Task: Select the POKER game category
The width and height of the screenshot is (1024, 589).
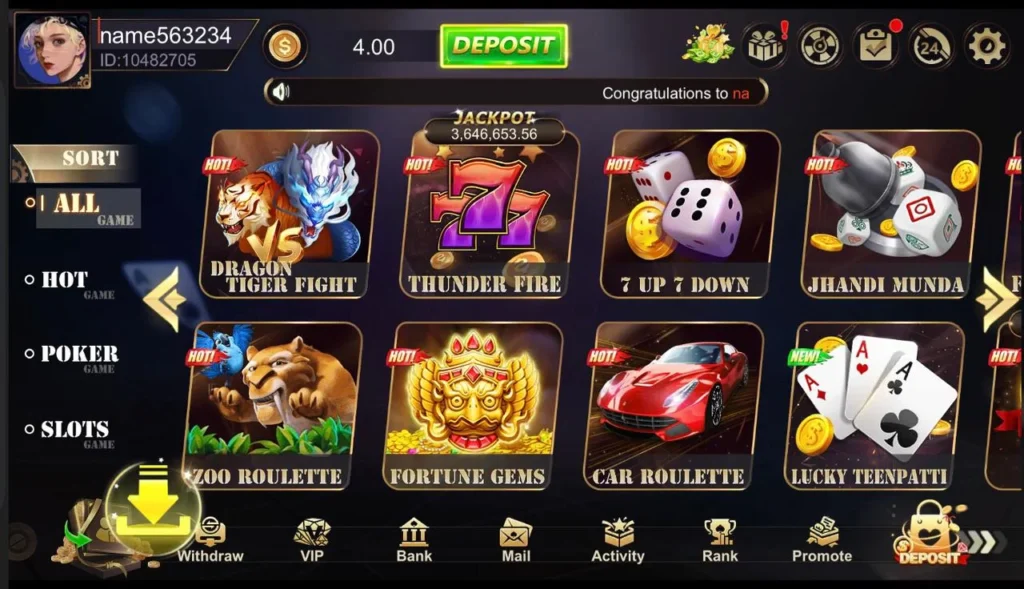Action: click(x=78, y=355)
